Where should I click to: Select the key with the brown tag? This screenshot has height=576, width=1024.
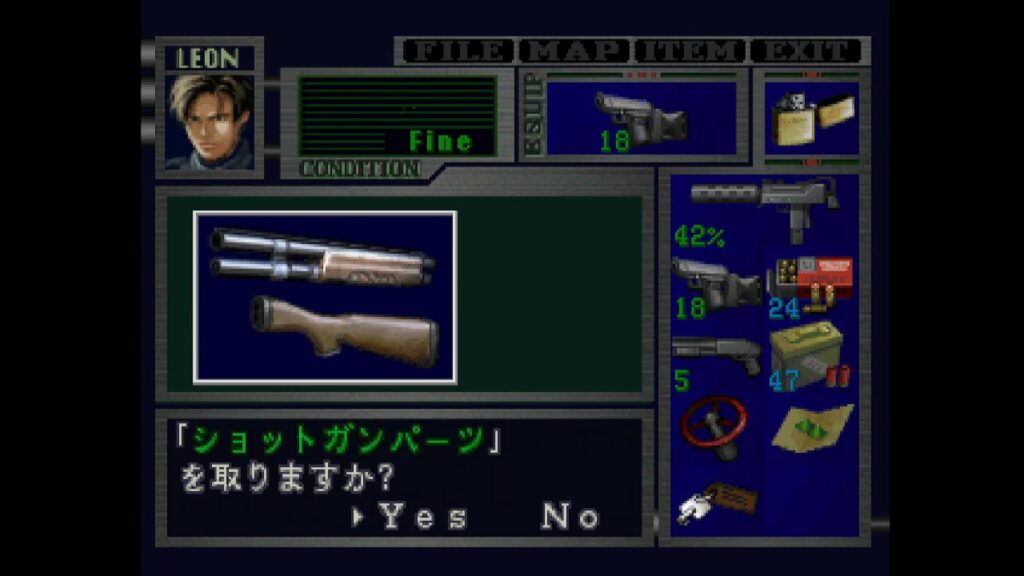(x=716, y=500)
